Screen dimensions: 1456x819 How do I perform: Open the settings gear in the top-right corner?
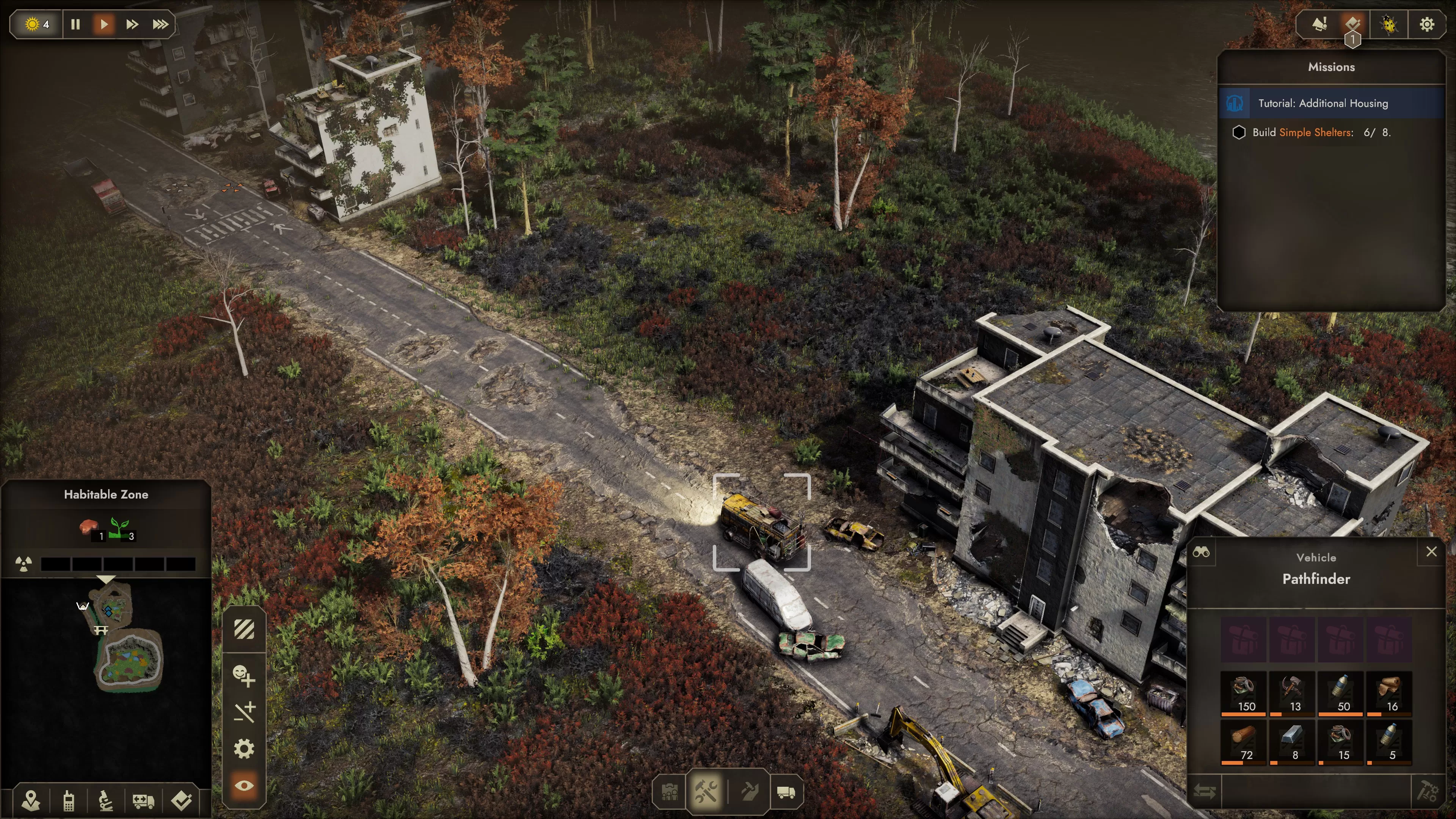pyautogui.click(x=1426, y=24)
